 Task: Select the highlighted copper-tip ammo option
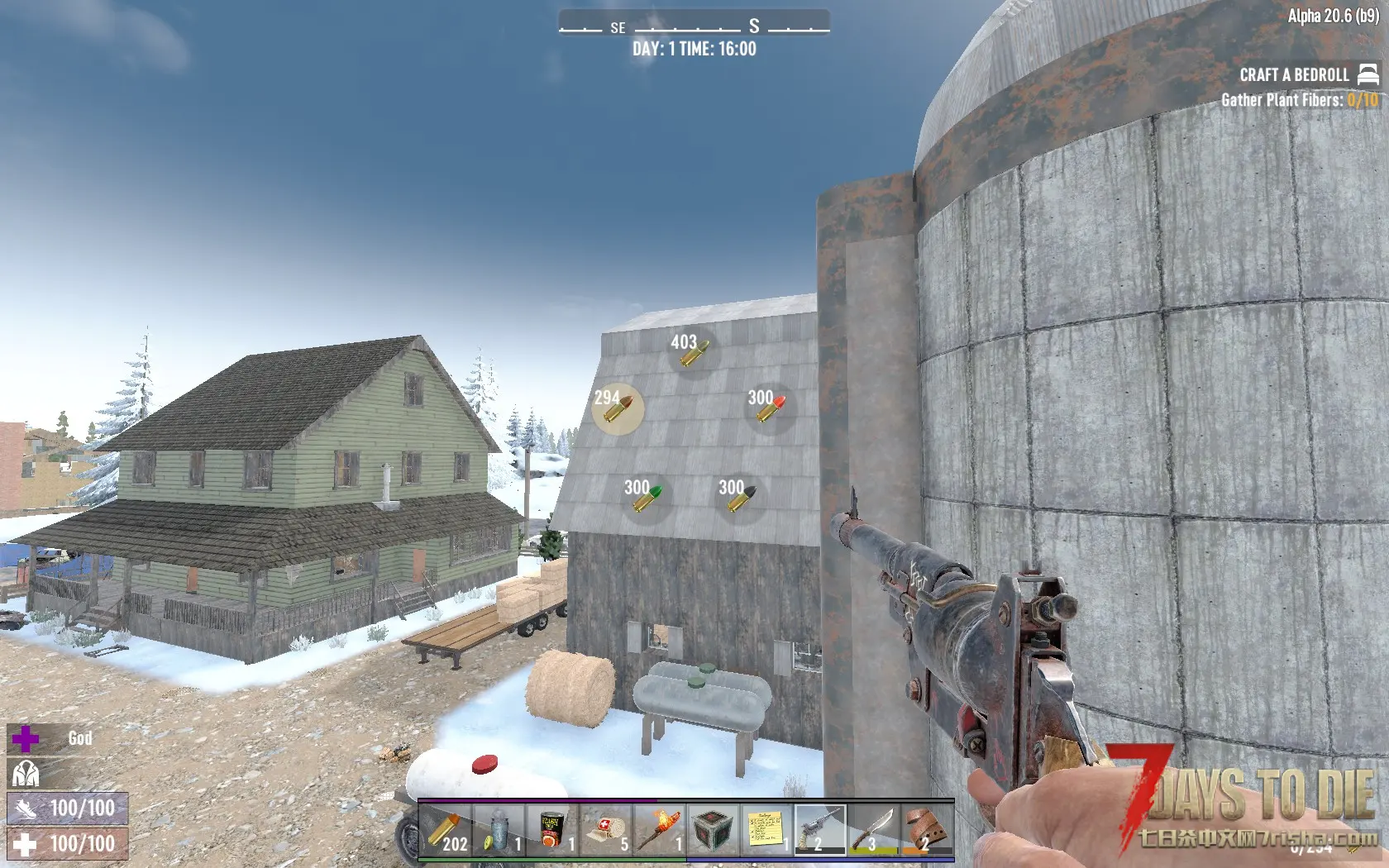point(618,408)
